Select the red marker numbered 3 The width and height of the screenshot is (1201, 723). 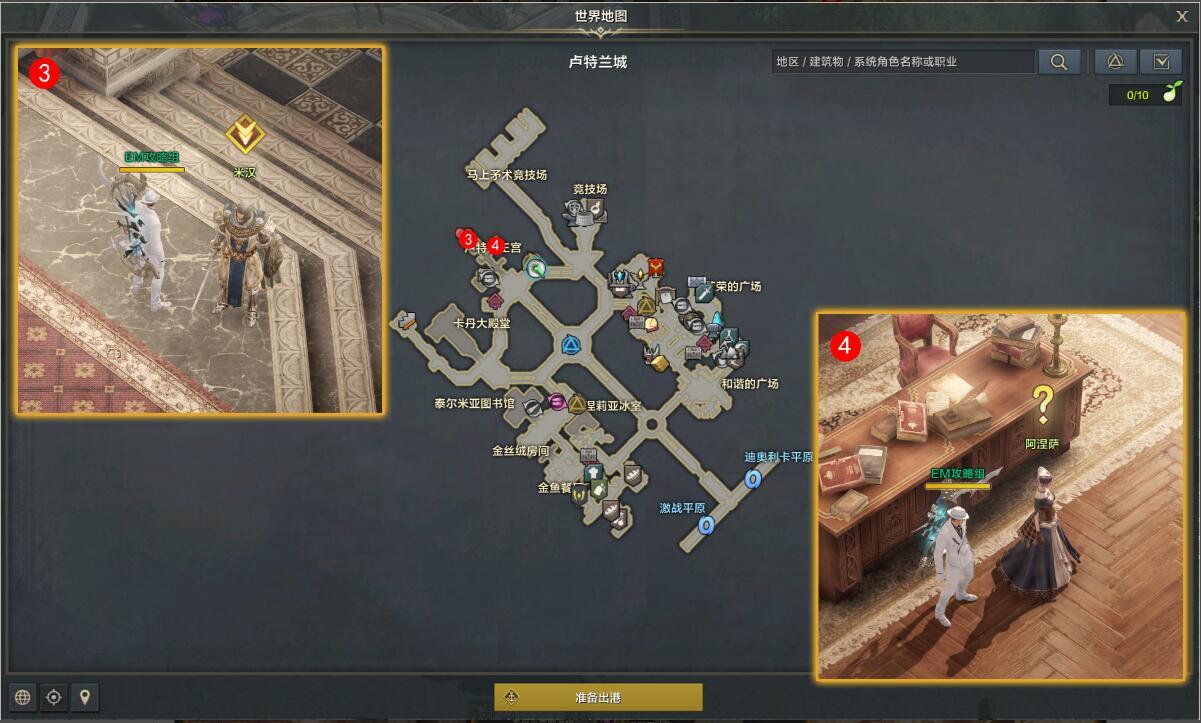tap(467, 238)
